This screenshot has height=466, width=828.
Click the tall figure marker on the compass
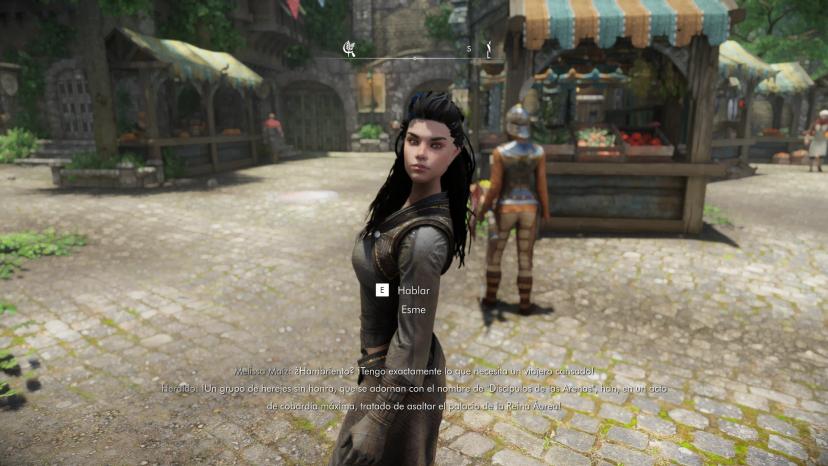click(489, 47)
